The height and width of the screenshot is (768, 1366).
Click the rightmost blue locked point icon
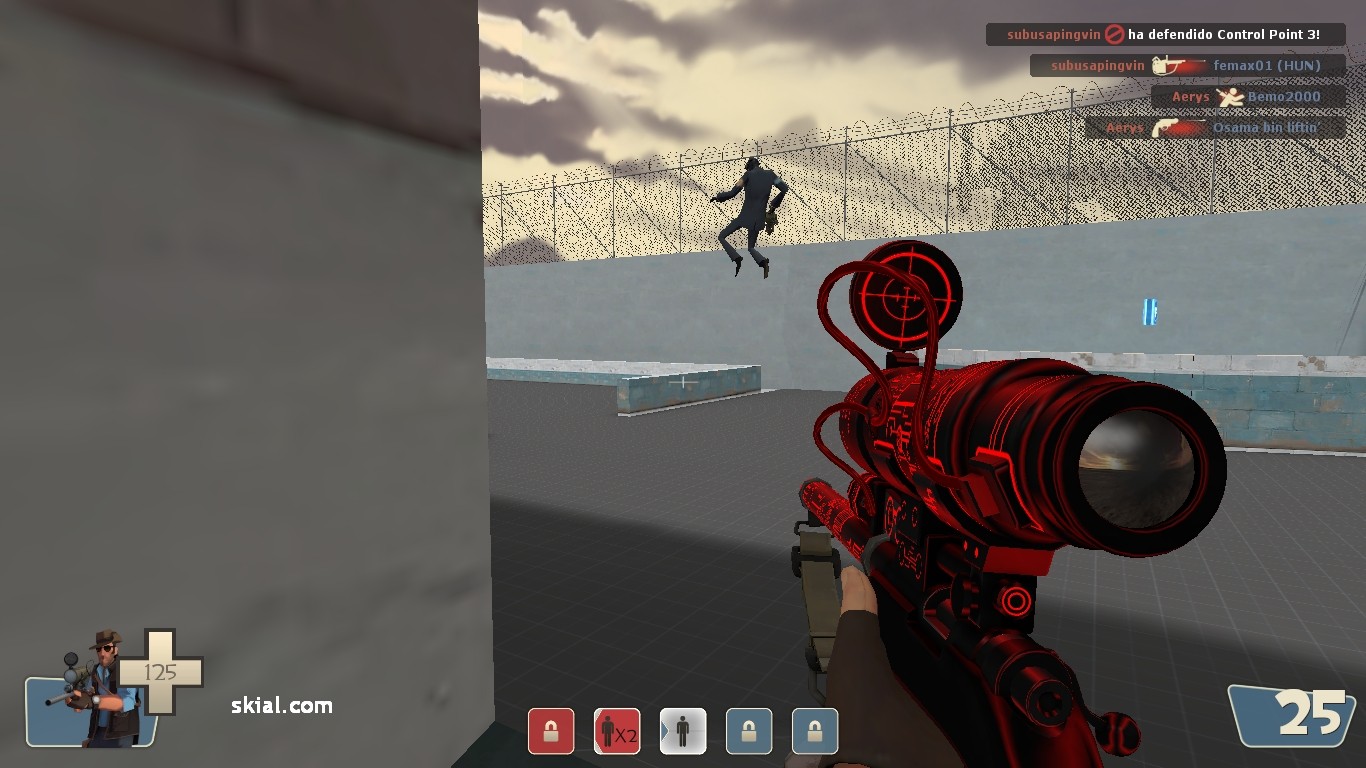coord(814,731)
